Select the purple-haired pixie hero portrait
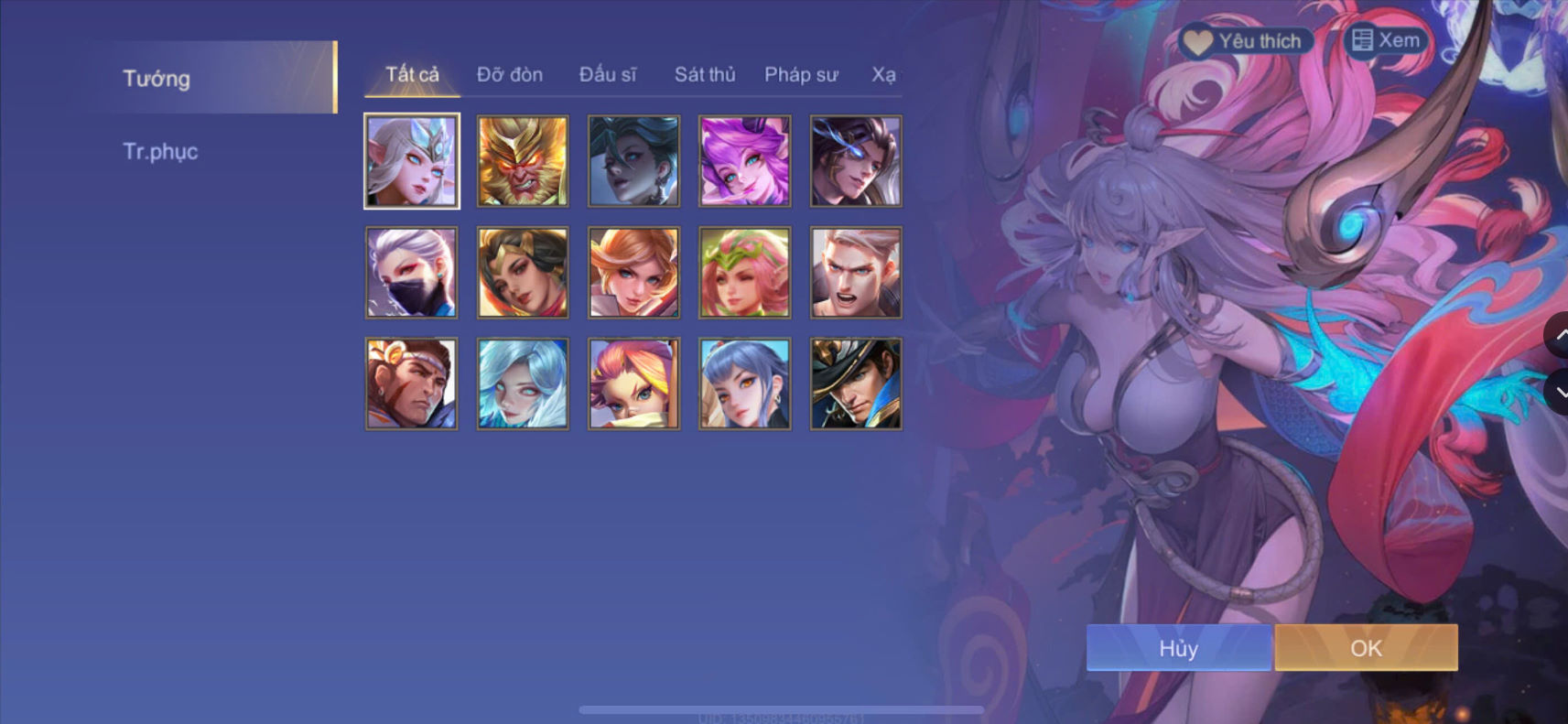Image resolution: width=1568 pixels, height=724 pixels. tap(745, 161)
